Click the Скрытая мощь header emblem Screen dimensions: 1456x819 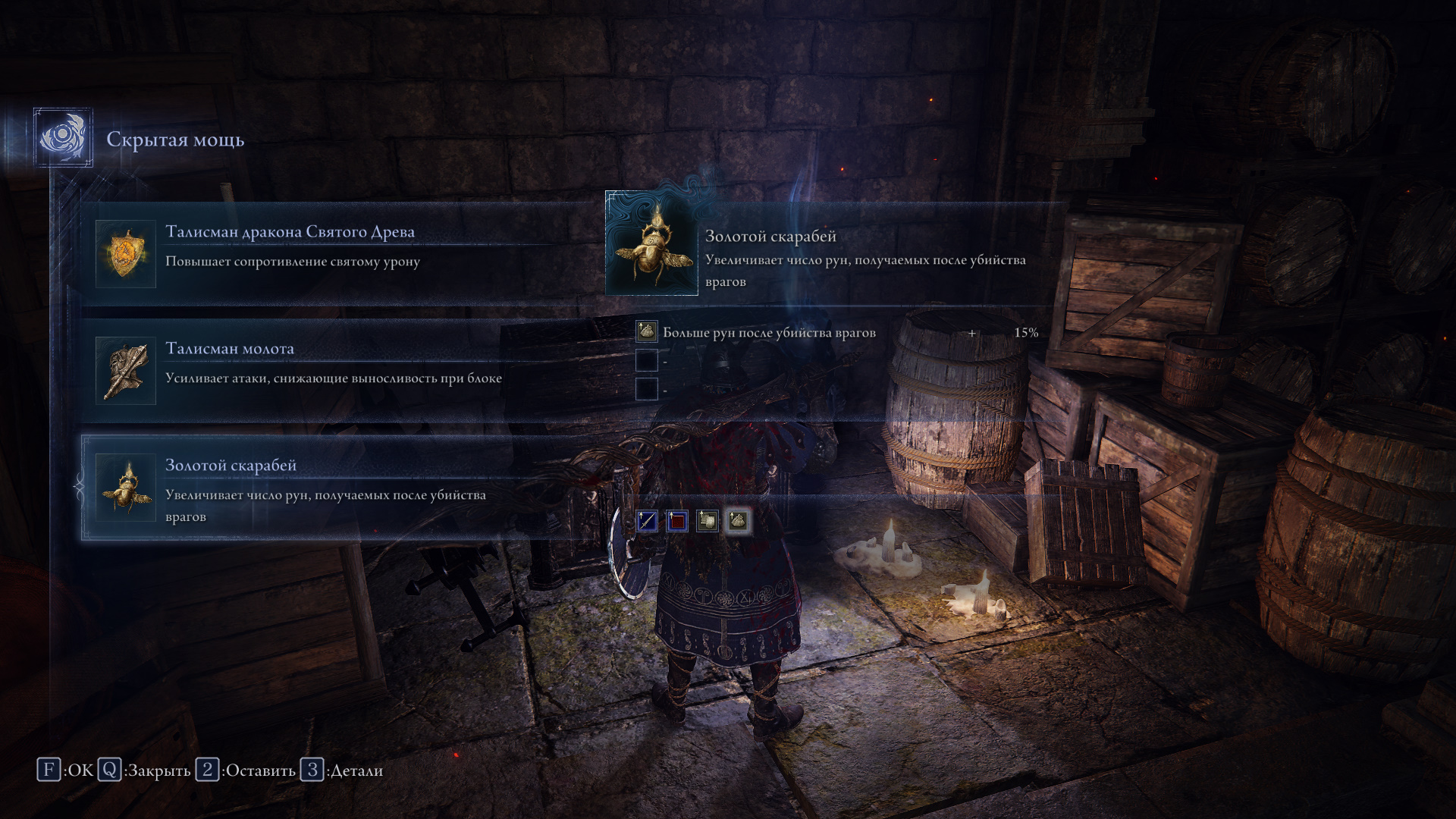click(64, 138)
